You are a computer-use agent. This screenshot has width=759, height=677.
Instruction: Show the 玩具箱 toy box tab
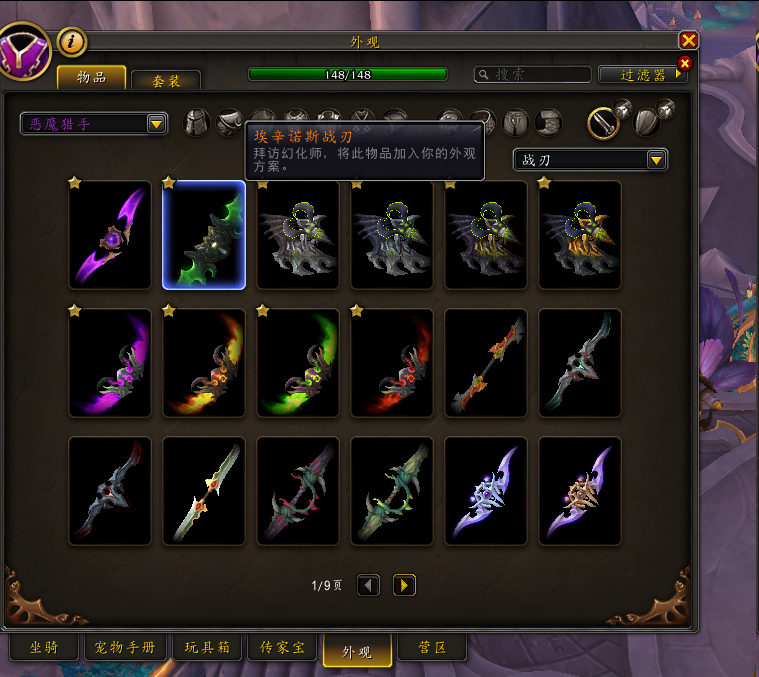(208, 648)
